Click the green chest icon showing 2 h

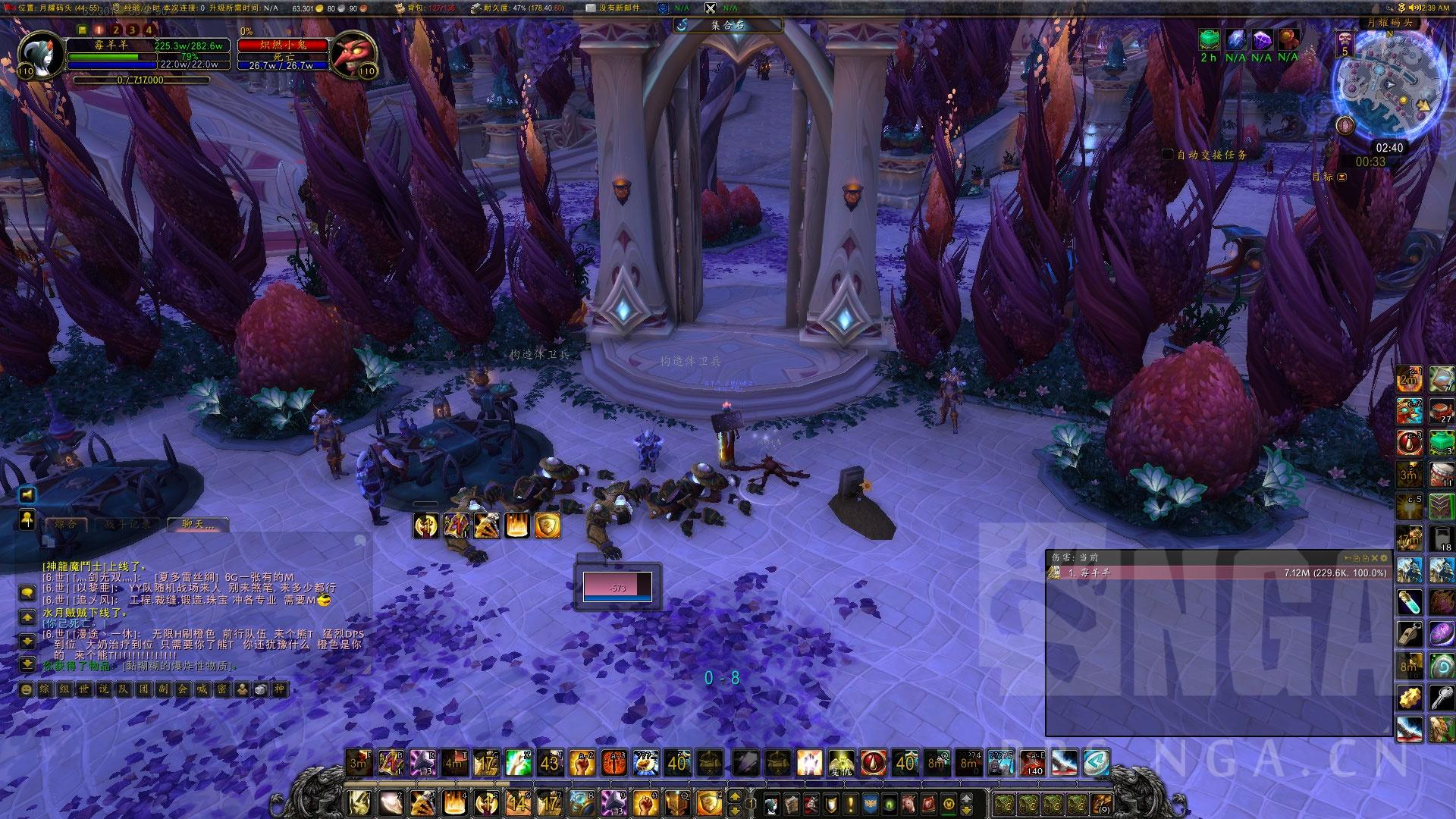(x=1209, y=40)
